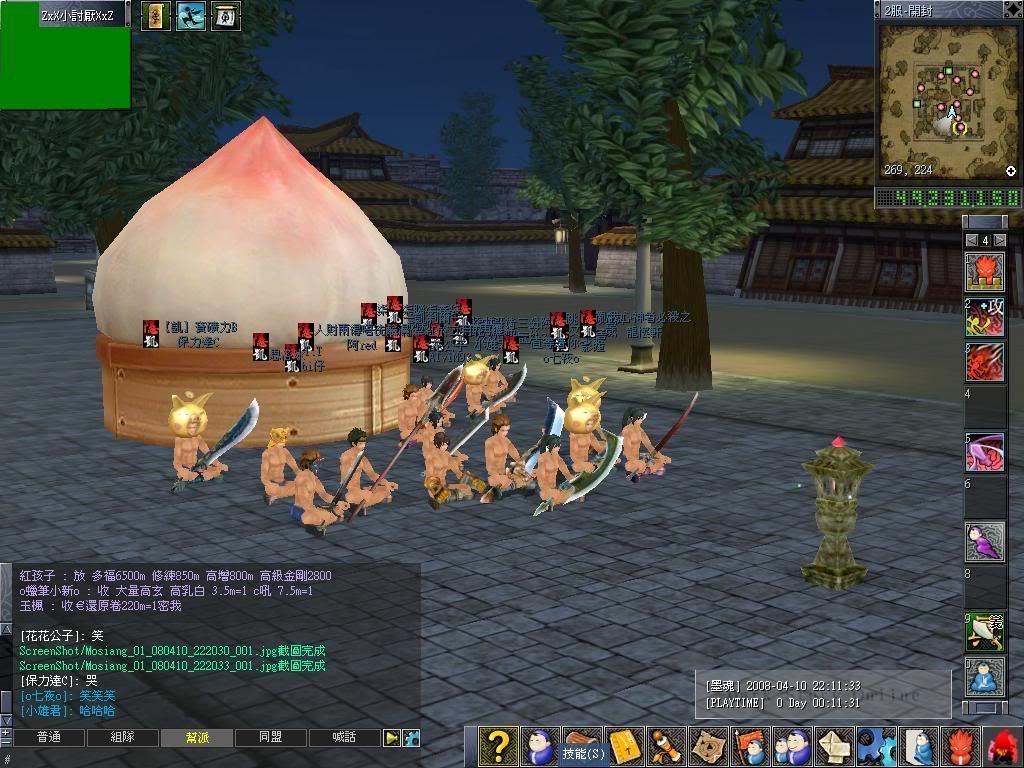The image size is (1024, 768).
Task: Click the minimap of 開封
Action: [x=947, y=99]
